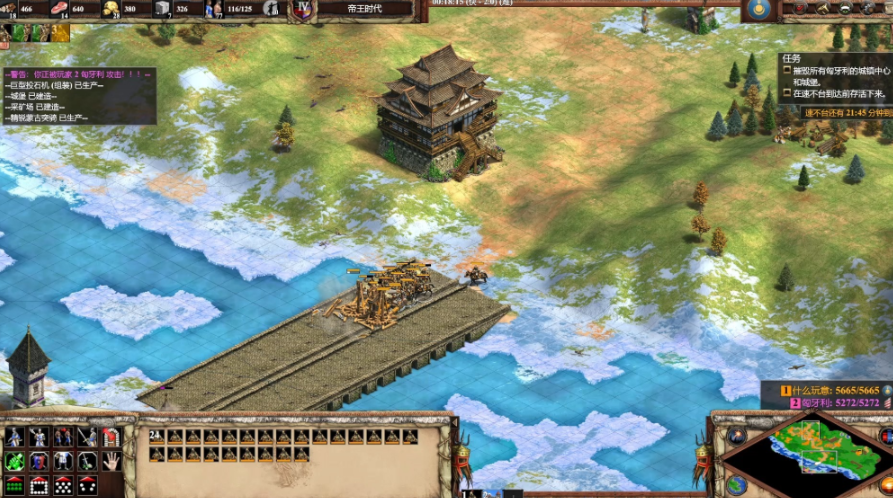Open the Mongol civilization emblem
The width and height of the screenshot is (893, 498).
coord(758,9)
